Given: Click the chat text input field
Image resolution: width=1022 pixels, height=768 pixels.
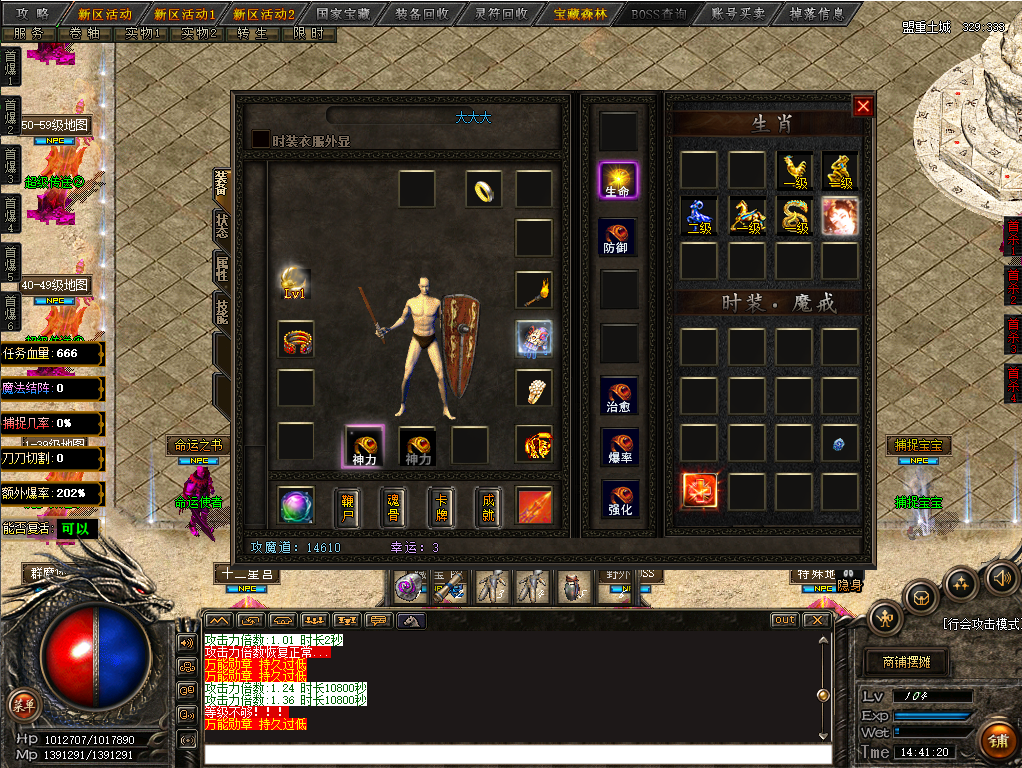Looking at the screenshot, I should [517, 754].
